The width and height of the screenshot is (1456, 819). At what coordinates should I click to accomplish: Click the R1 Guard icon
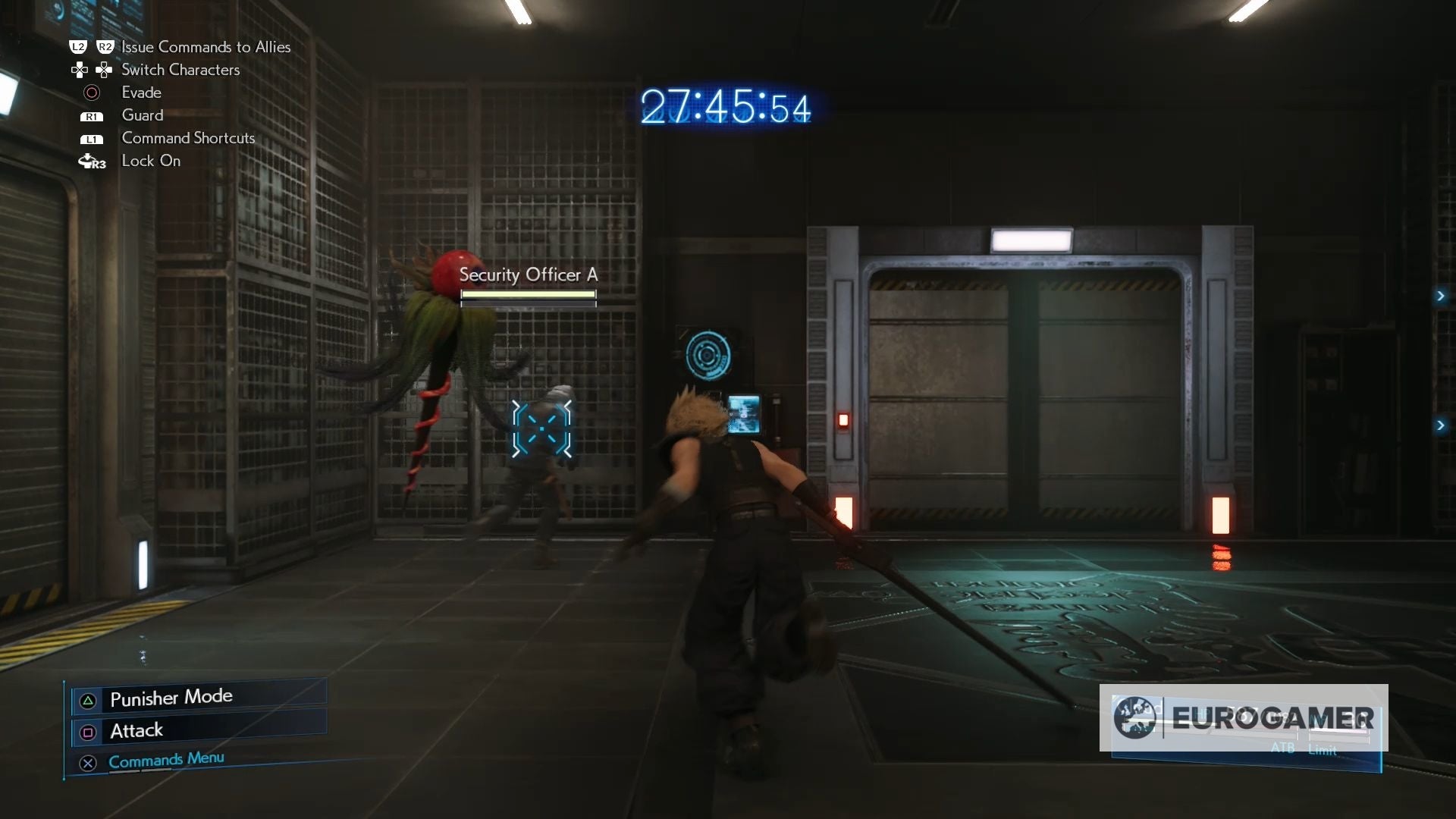[x=91, y=115]
